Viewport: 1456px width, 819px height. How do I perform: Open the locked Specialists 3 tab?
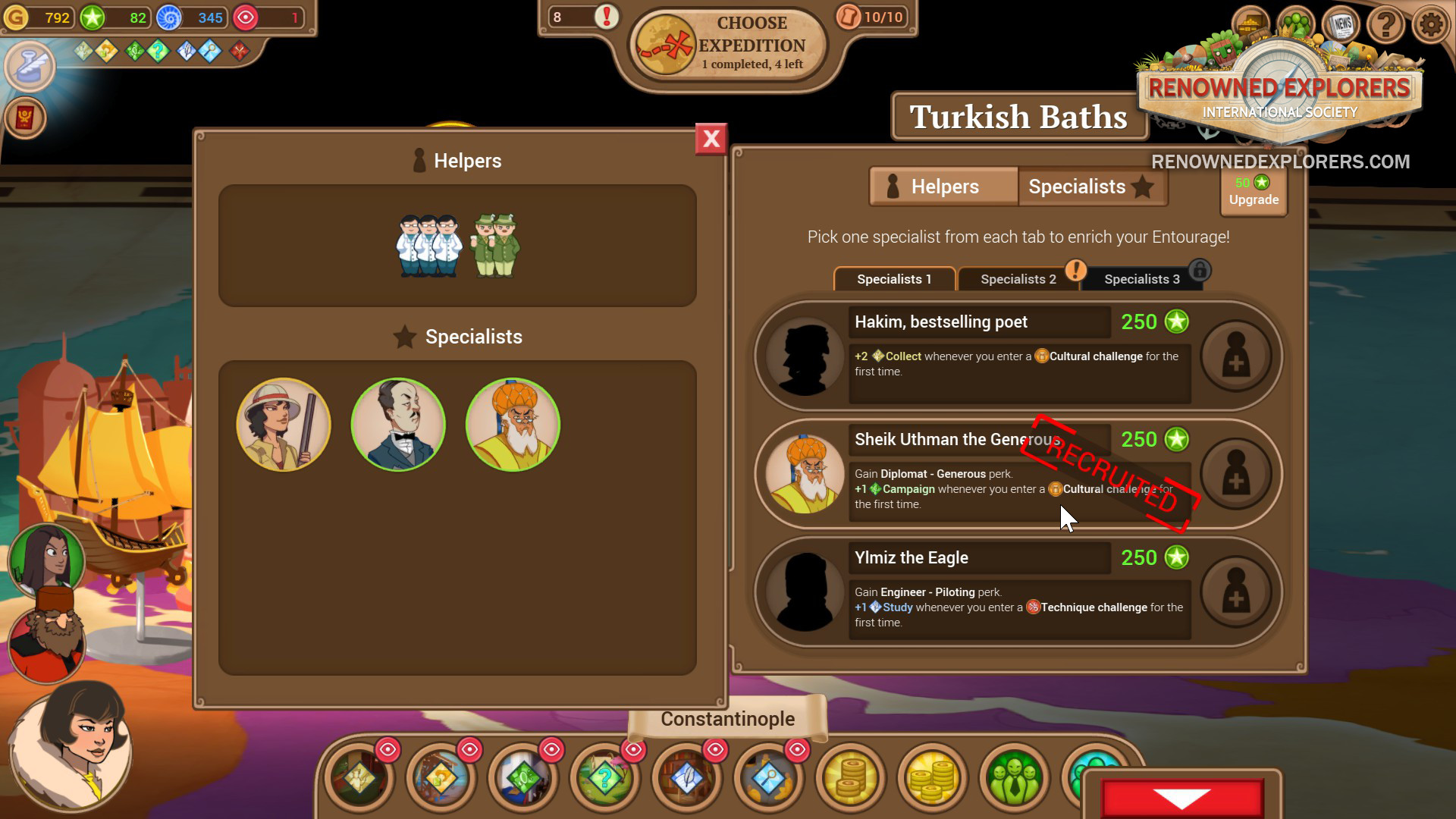(1142, 279)
